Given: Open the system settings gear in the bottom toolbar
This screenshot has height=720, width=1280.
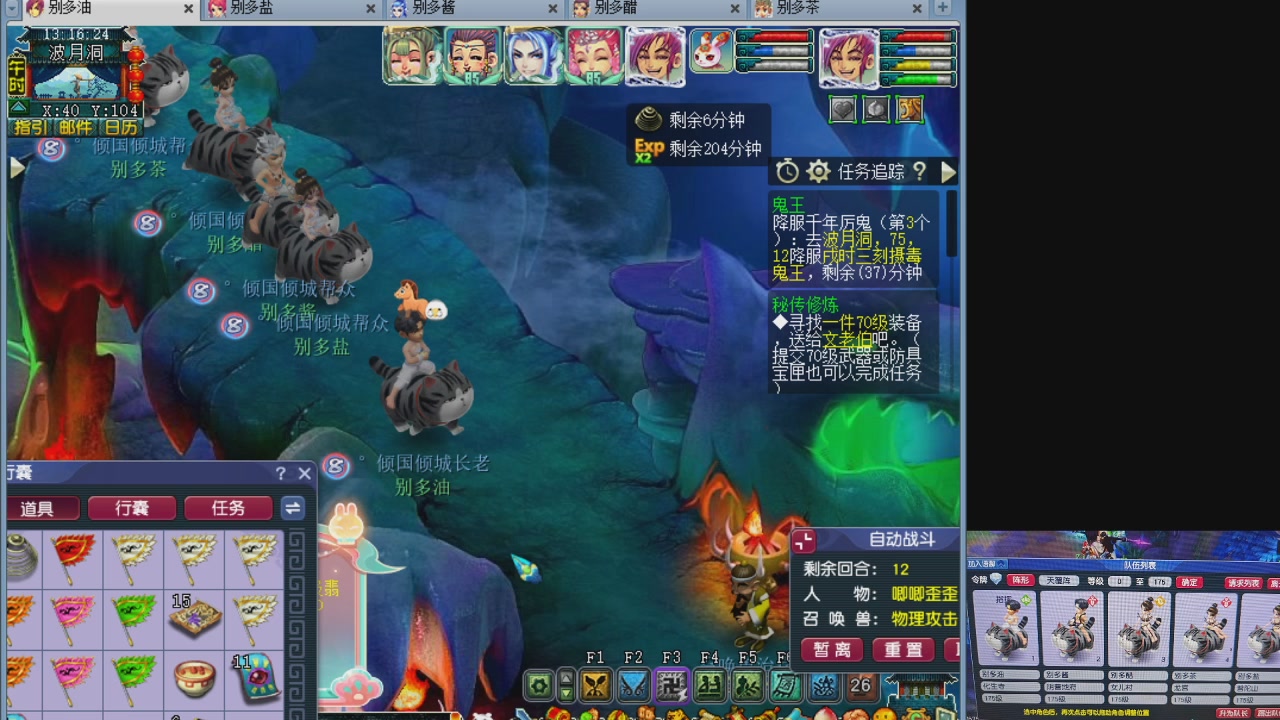Looking at the screenshot, I should pyautogui.click(x=539, y=686).
